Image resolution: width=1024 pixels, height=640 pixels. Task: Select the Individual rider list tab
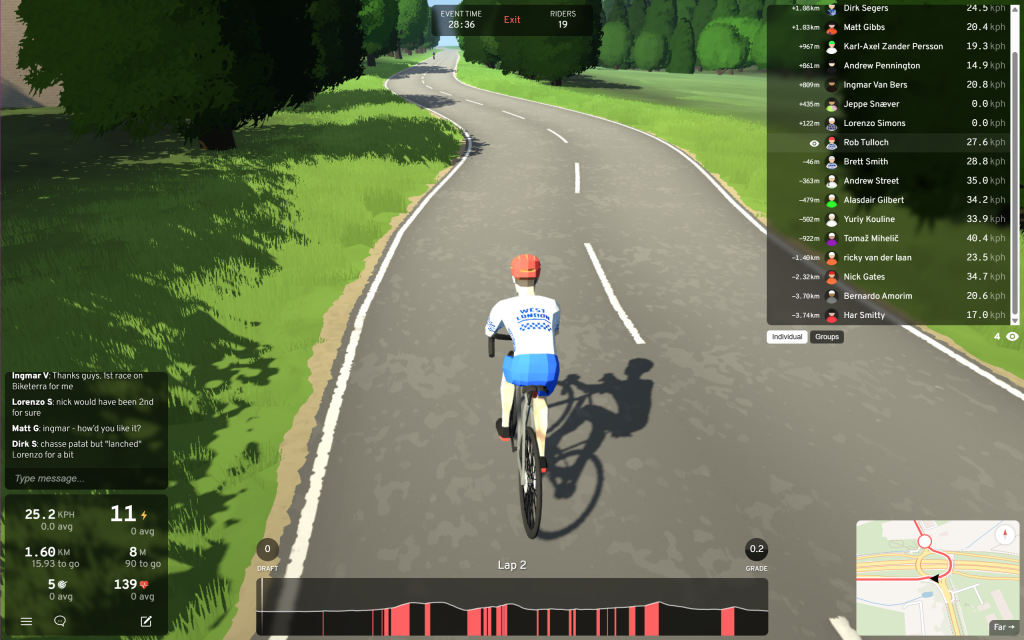(787, 337)
